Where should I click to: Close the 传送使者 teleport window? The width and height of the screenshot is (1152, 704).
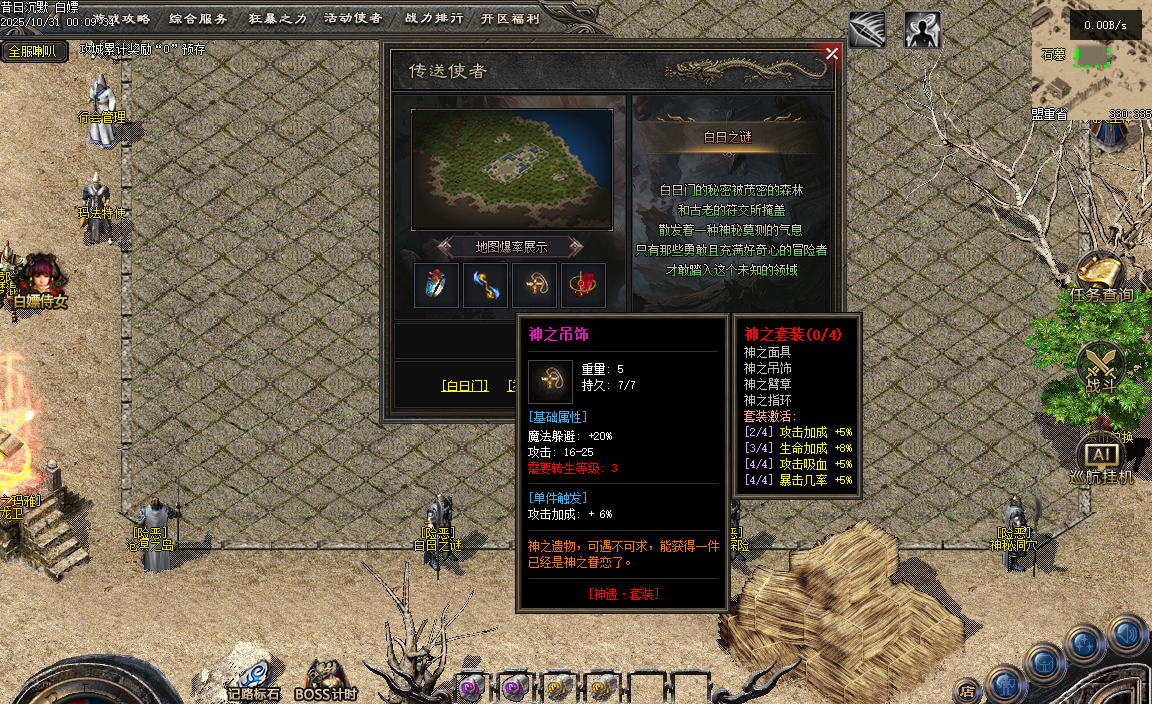(832, 54)
